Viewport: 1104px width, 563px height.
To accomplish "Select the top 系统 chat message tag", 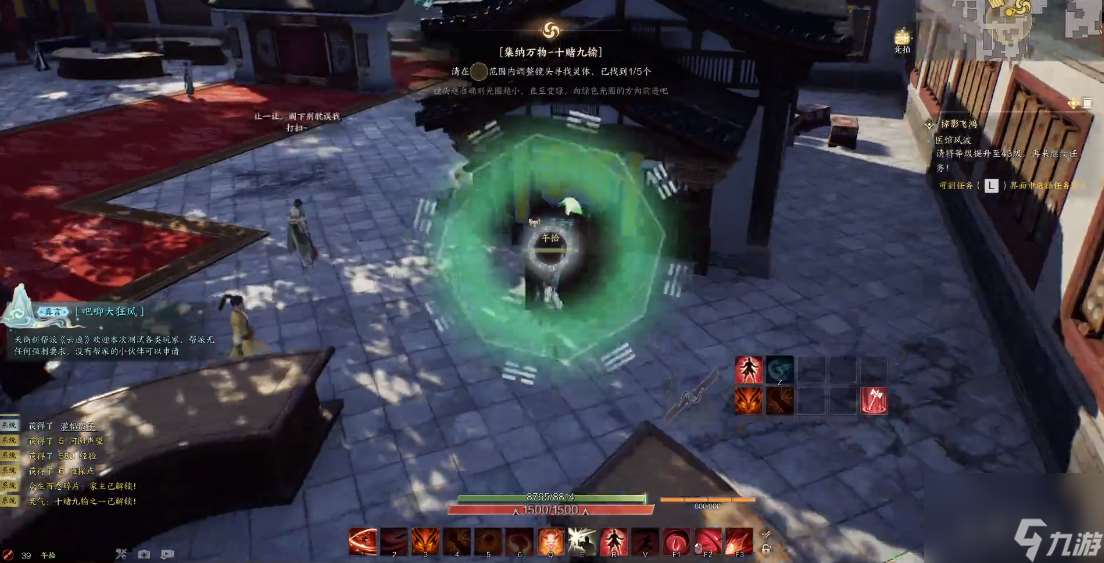I will click(10, 426).
